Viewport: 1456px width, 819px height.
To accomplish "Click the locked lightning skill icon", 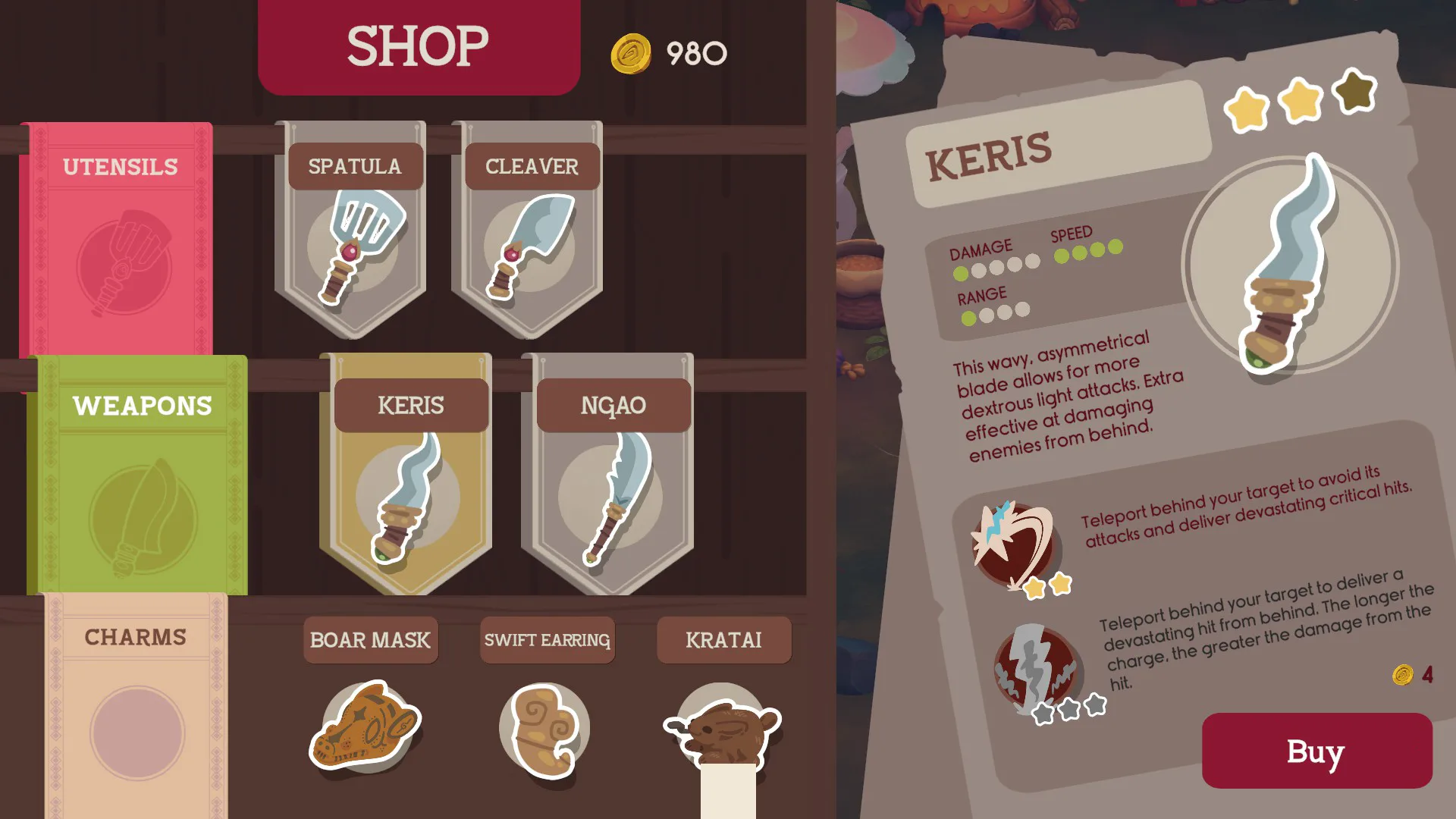I will [x=1035, y=667].
